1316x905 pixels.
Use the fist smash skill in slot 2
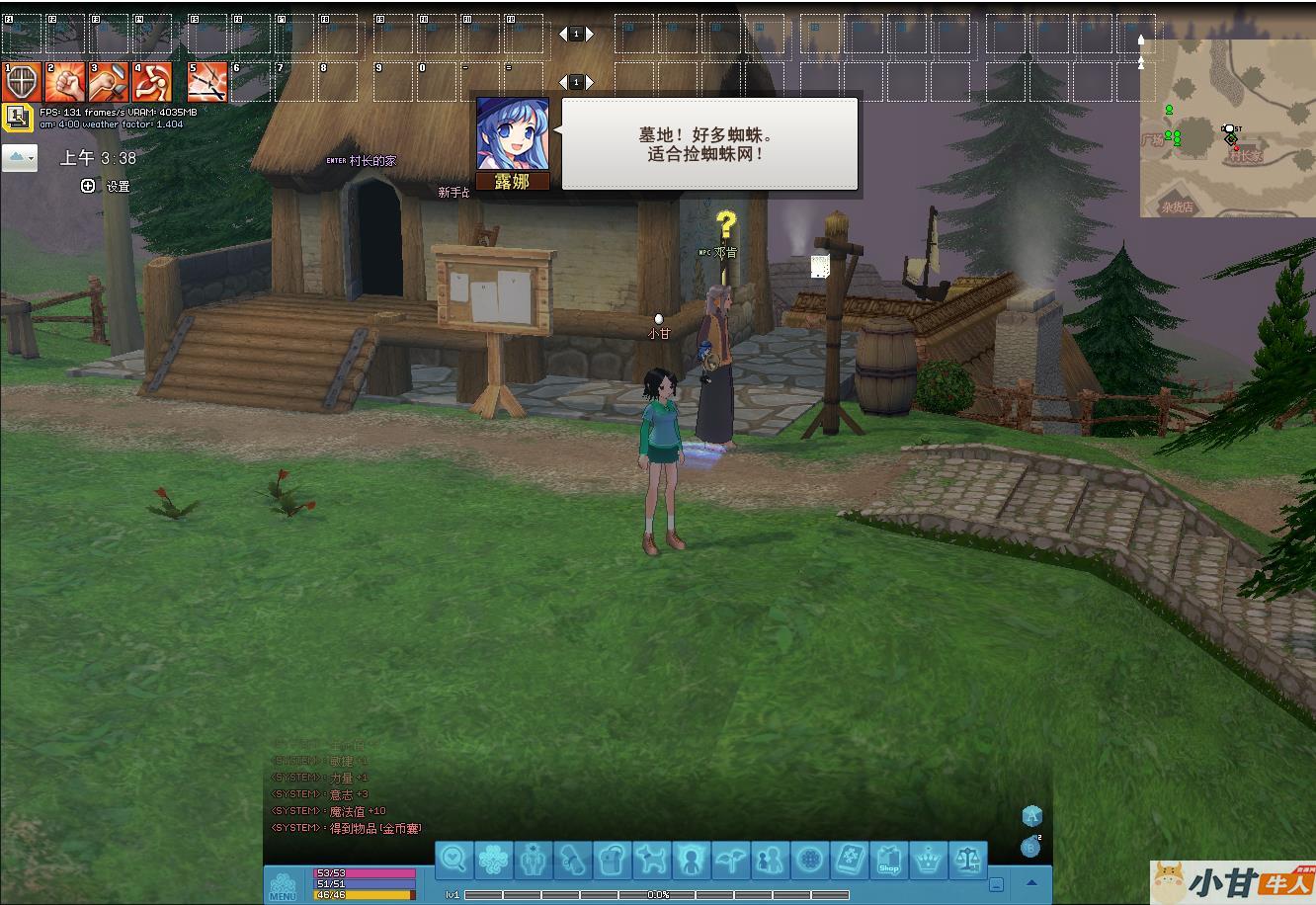pyautogui.click(x=65, y=82)
